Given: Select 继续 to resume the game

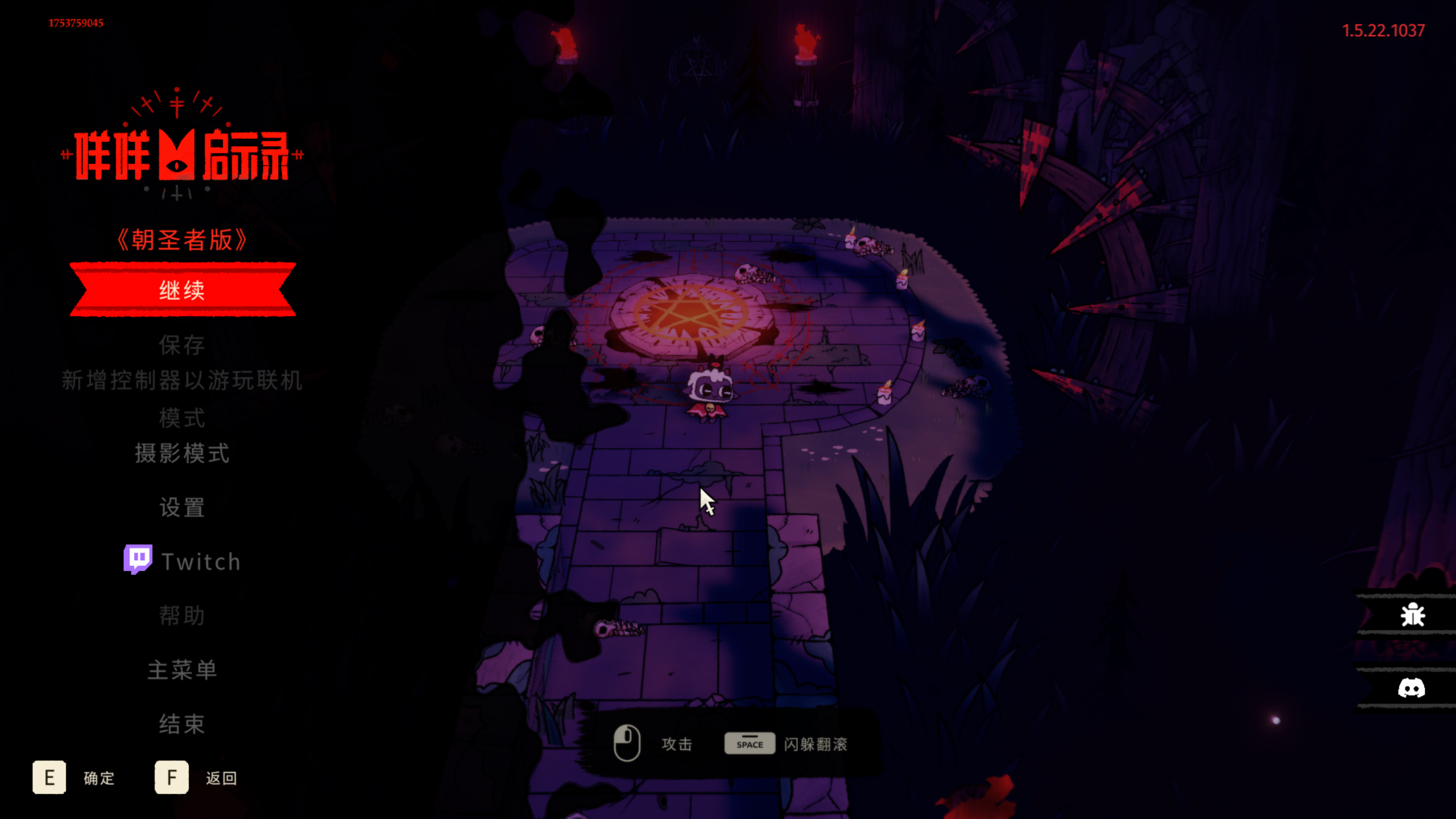Looking at the screenshot, I should (182, 290).
